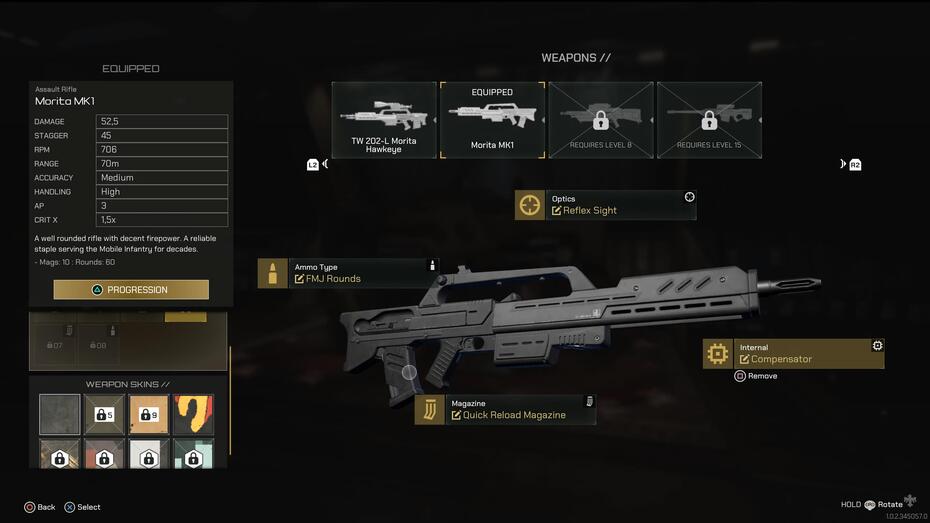Remove the Compensator attachment
This screenshot has width=930, height=523.
coord(756,376)
